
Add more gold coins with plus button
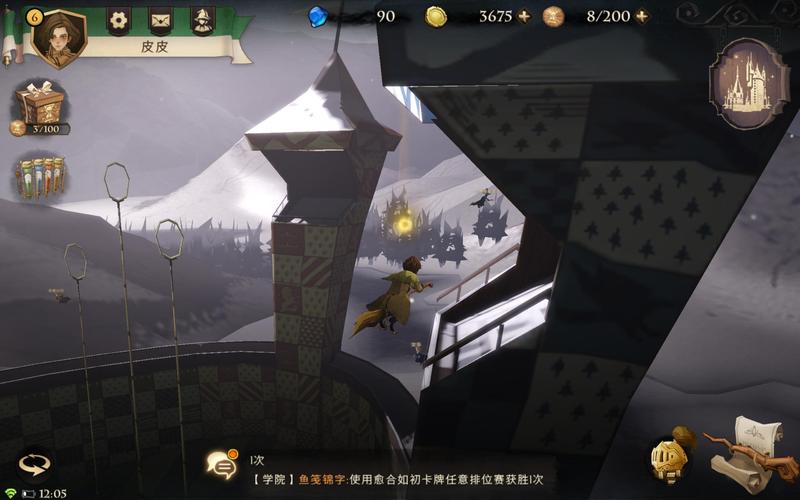(x=523, y=16)
